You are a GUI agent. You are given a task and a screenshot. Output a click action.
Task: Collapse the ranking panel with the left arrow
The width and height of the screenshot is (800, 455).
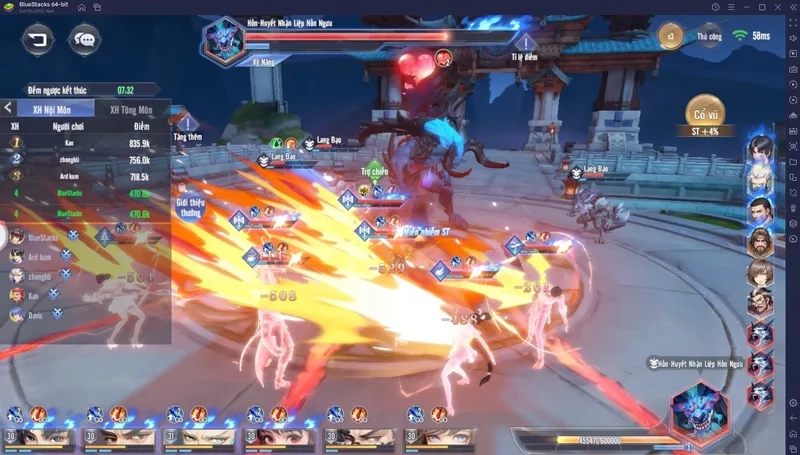pyautogui.click(x=8, y=108)
